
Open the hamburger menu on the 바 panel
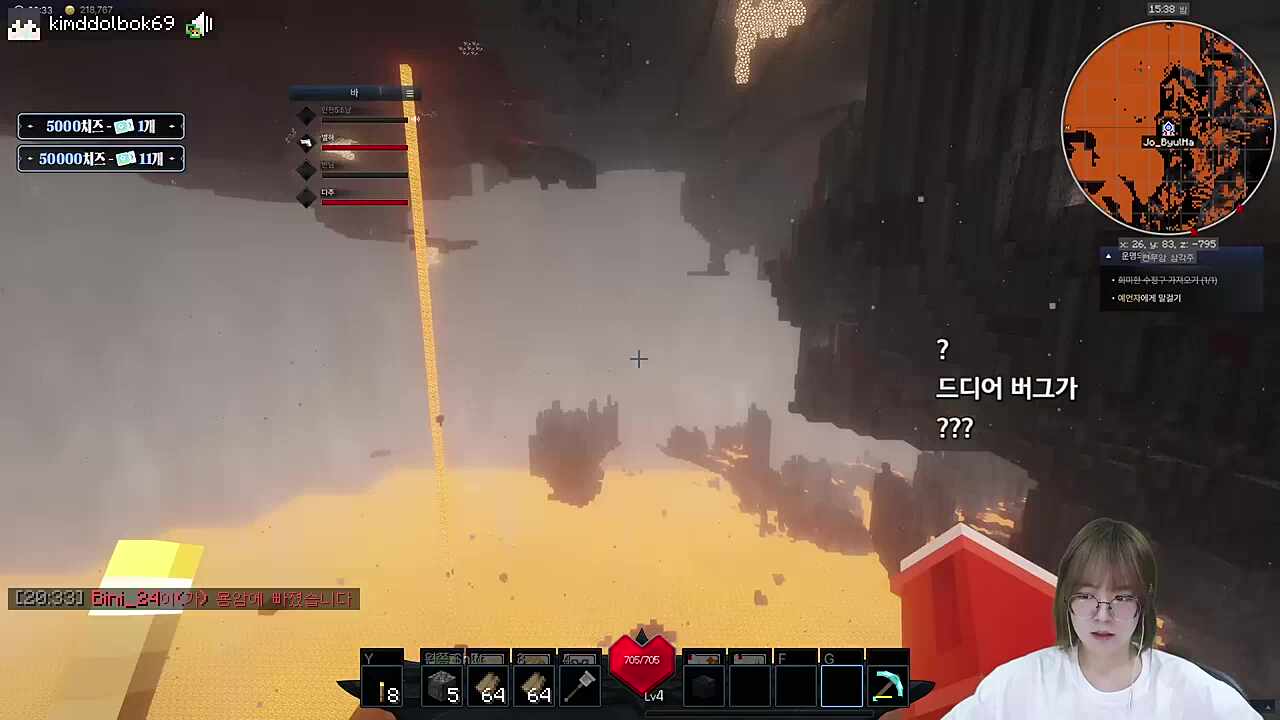409,92
